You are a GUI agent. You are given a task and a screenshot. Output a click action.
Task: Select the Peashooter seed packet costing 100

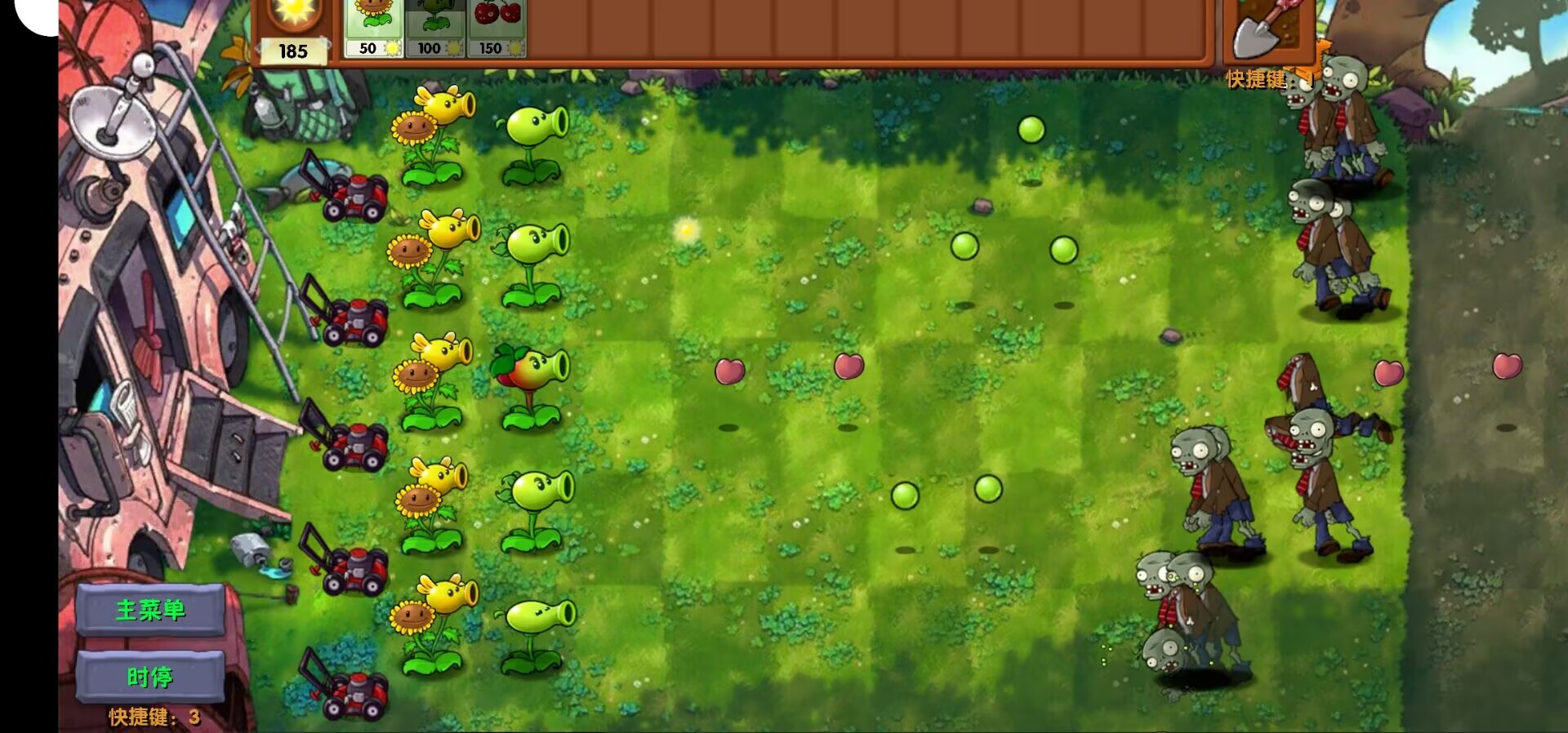pyautogui.click(x=433, y=29)
